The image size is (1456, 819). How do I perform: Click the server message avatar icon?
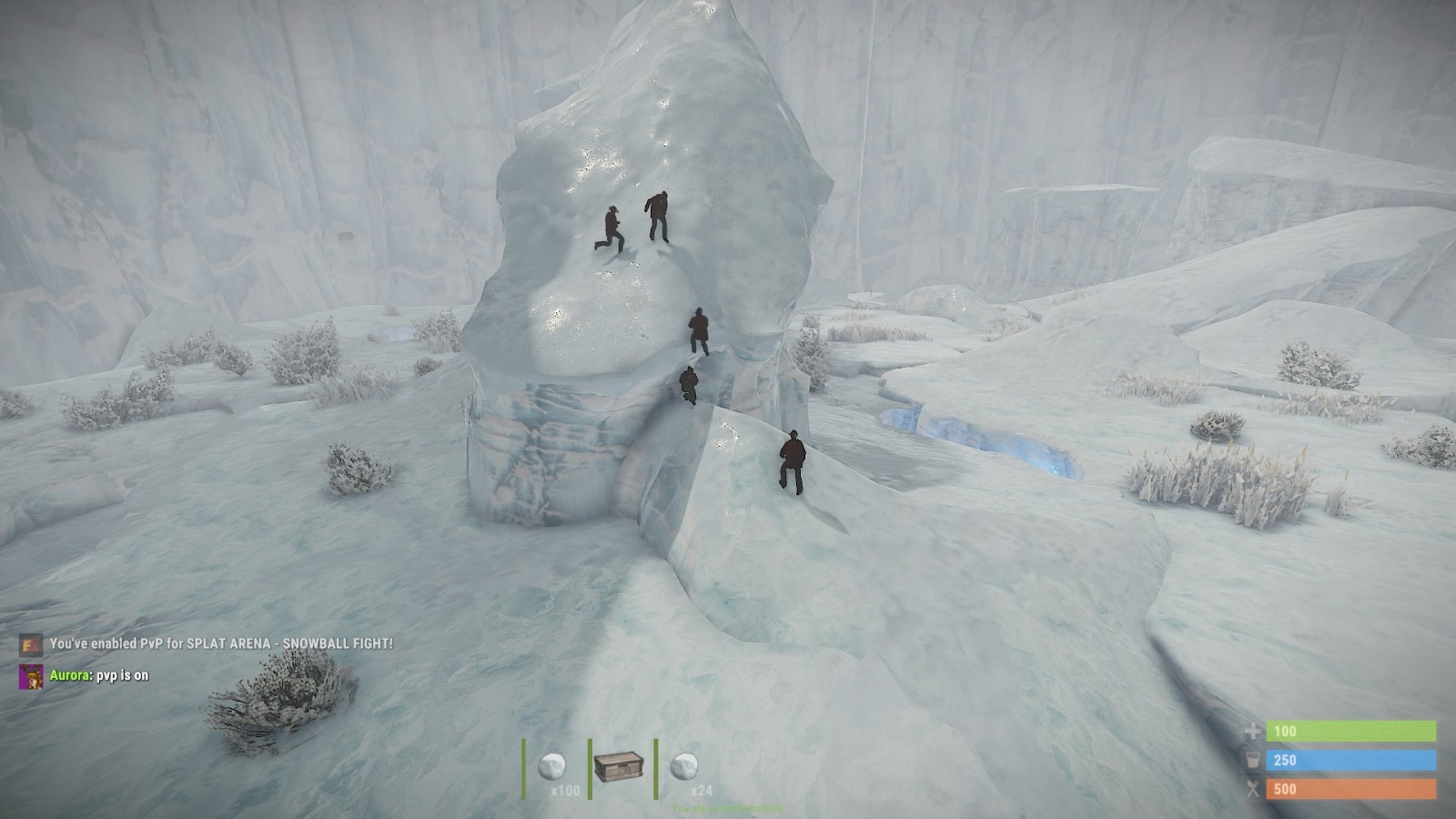tap(31, 644)
